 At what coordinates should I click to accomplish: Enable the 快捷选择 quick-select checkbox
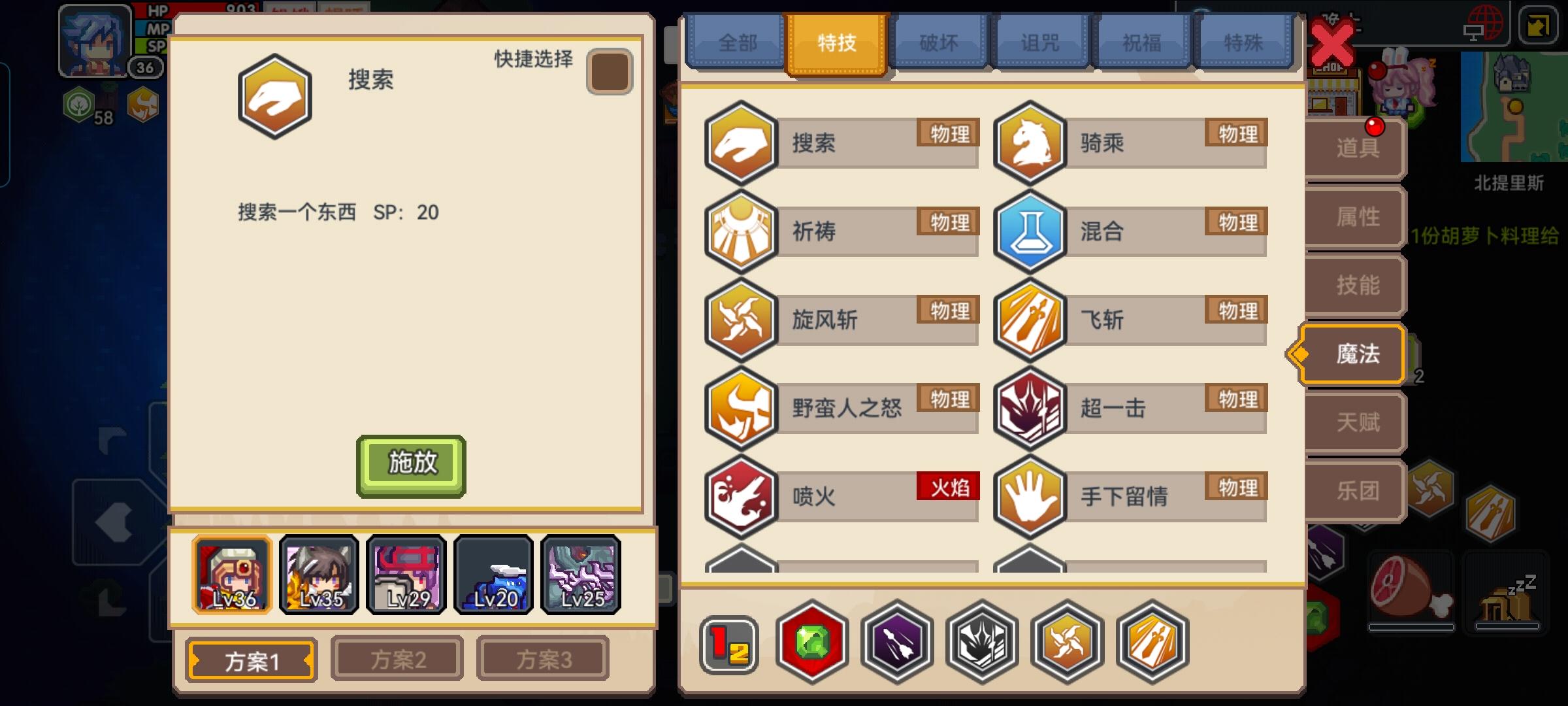(x=610, y=70)
